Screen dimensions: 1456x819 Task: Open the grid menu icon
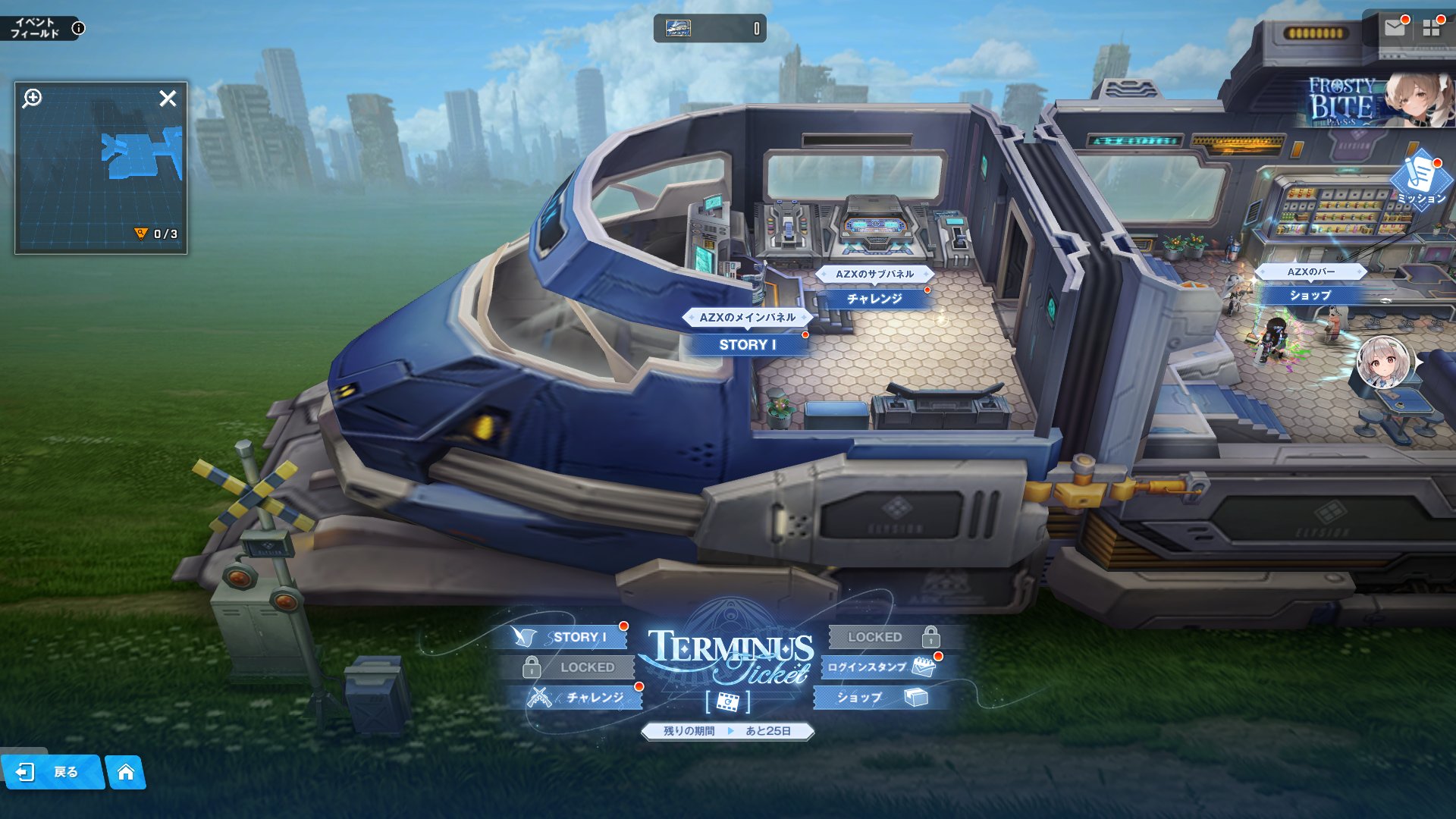(1431, 28)
